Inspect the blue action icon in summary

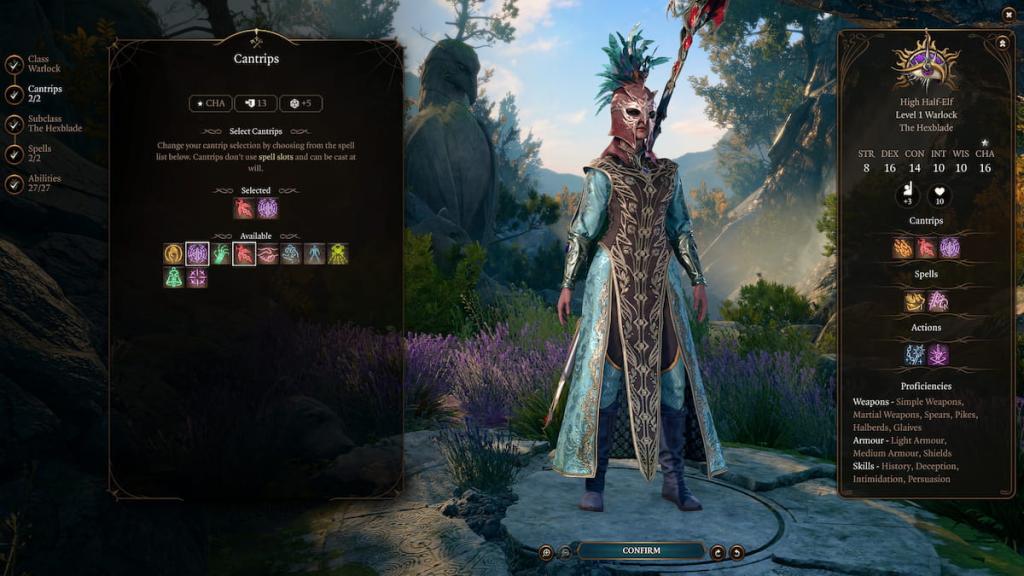pyautogui.click(x=914, y=354)
